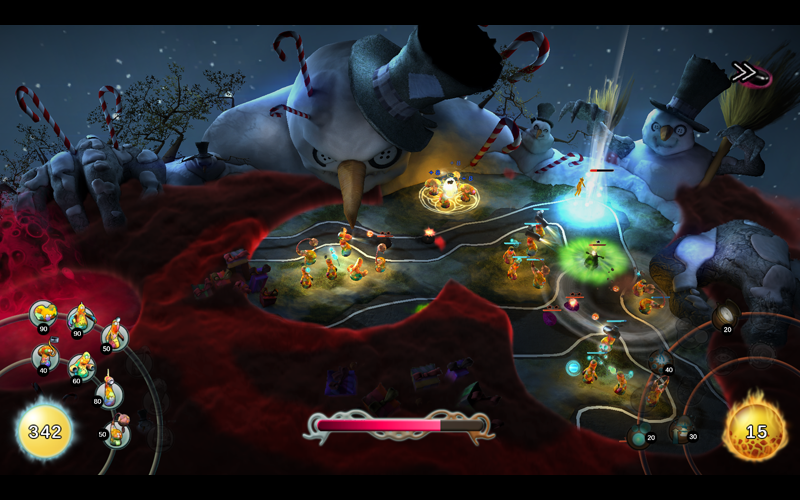Select the unit icon costing 40
800x500 pixels.
coord(45,355)
